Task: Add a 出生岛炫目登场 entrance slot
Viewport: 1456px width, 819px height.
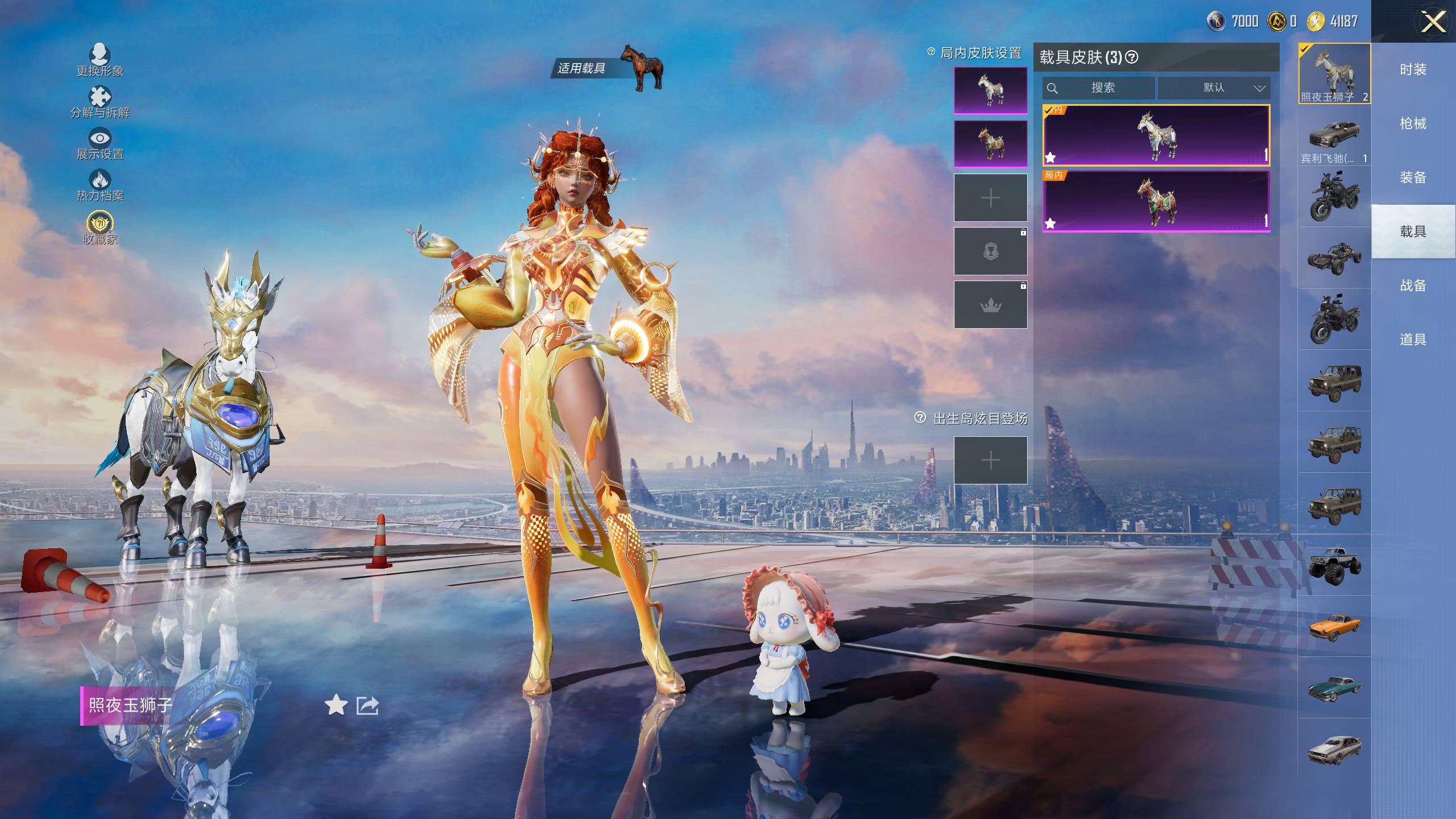Action: click(990, 460)
